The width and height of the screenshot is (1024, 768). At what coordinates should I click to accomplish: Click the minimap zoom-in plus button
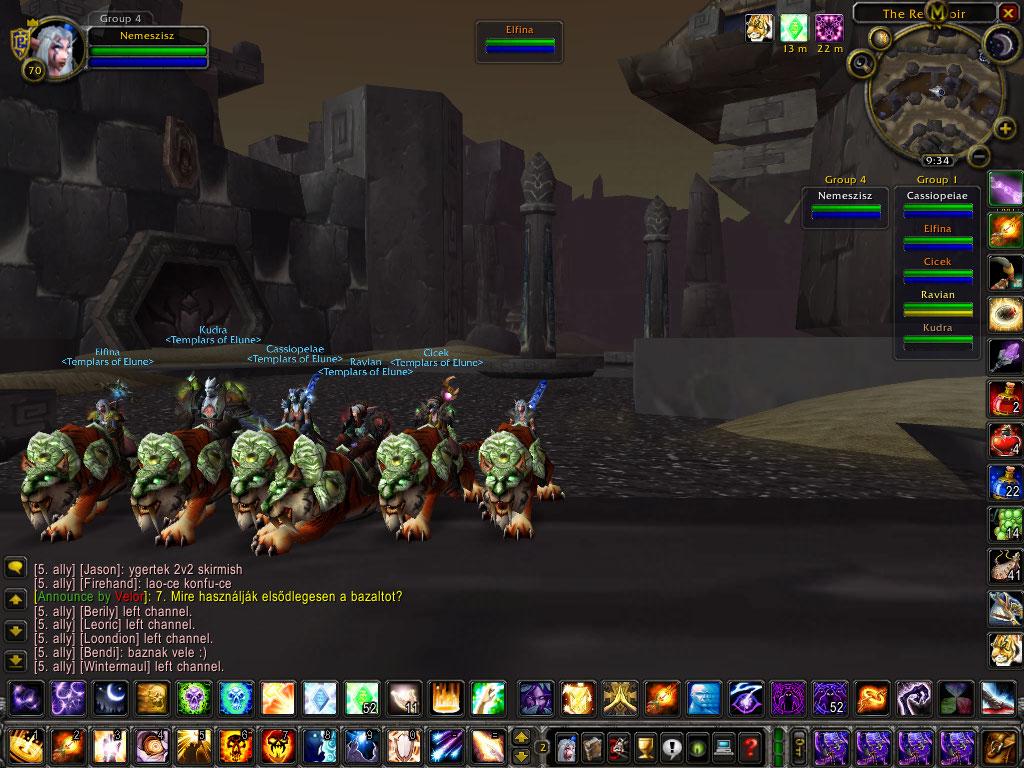[1006, 130]
